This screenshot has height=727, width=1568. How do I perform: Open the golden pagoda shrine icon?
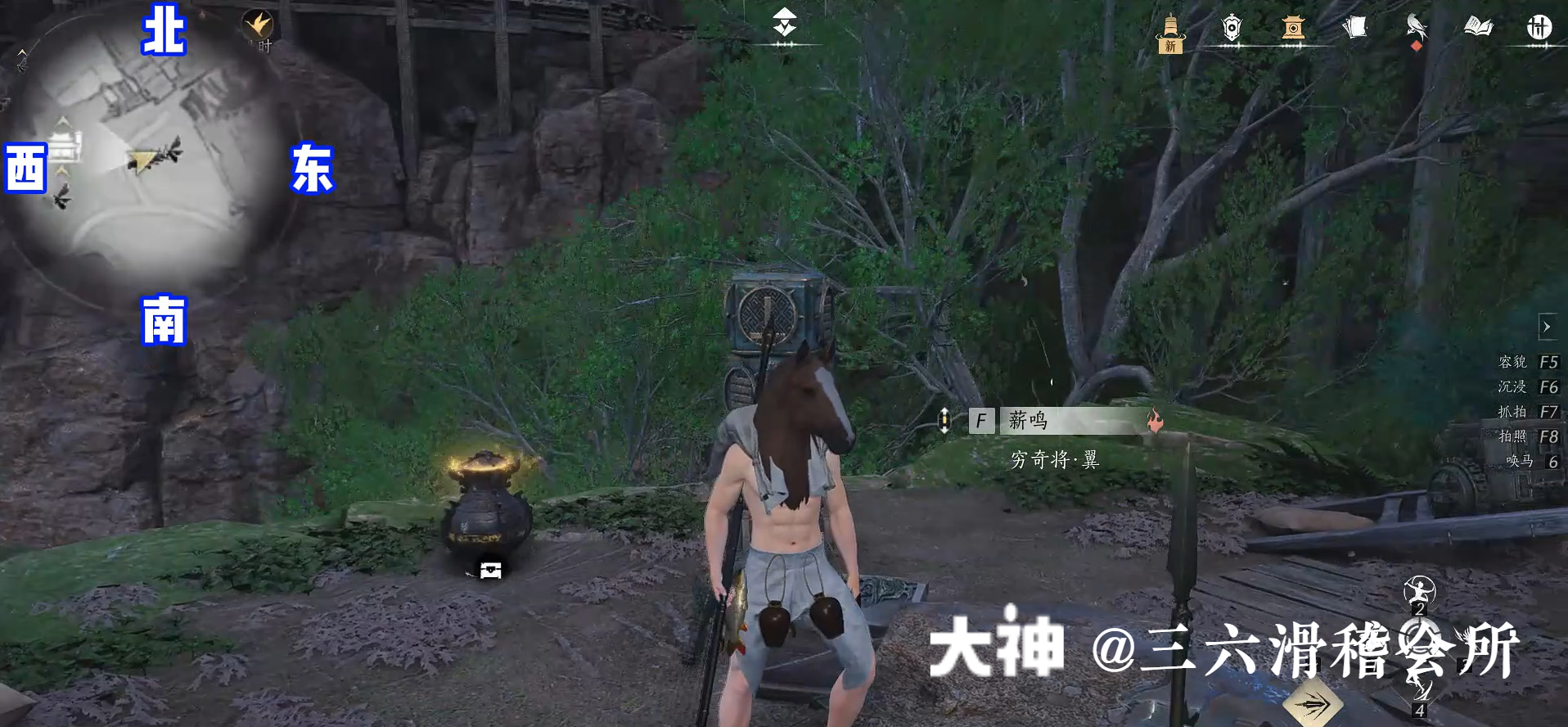[1293, 29]
